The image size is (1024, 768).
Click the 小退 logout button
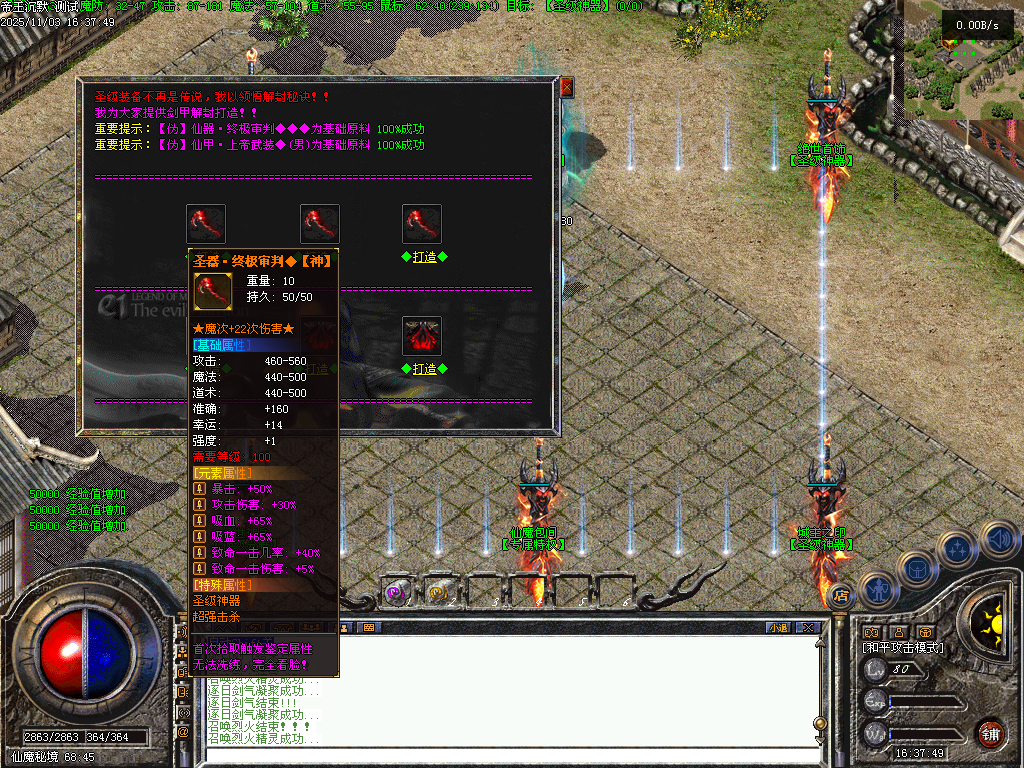(778, 628)
